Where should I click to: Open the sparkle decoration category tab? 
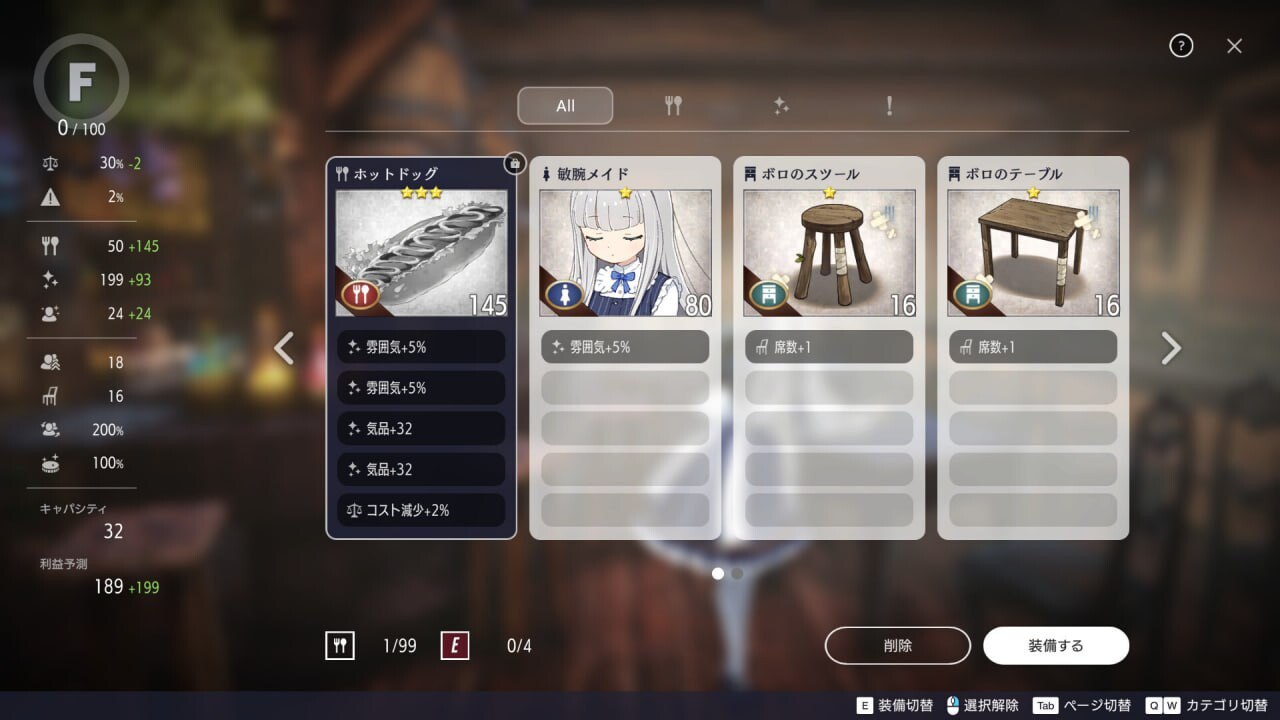tap(781, 105)
